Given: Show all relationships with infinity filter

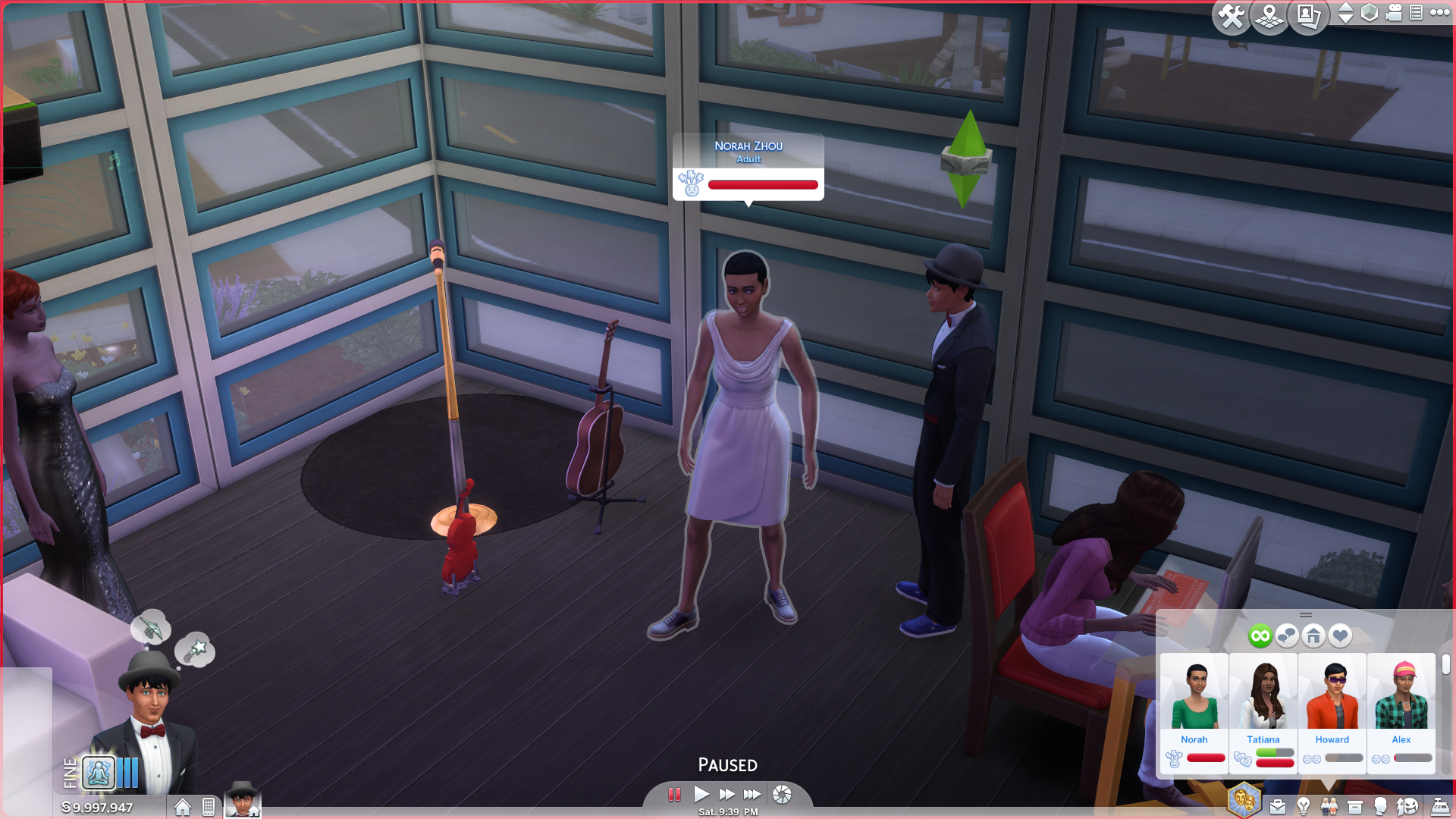Looking at the screenshot, I should point(1260,635).
